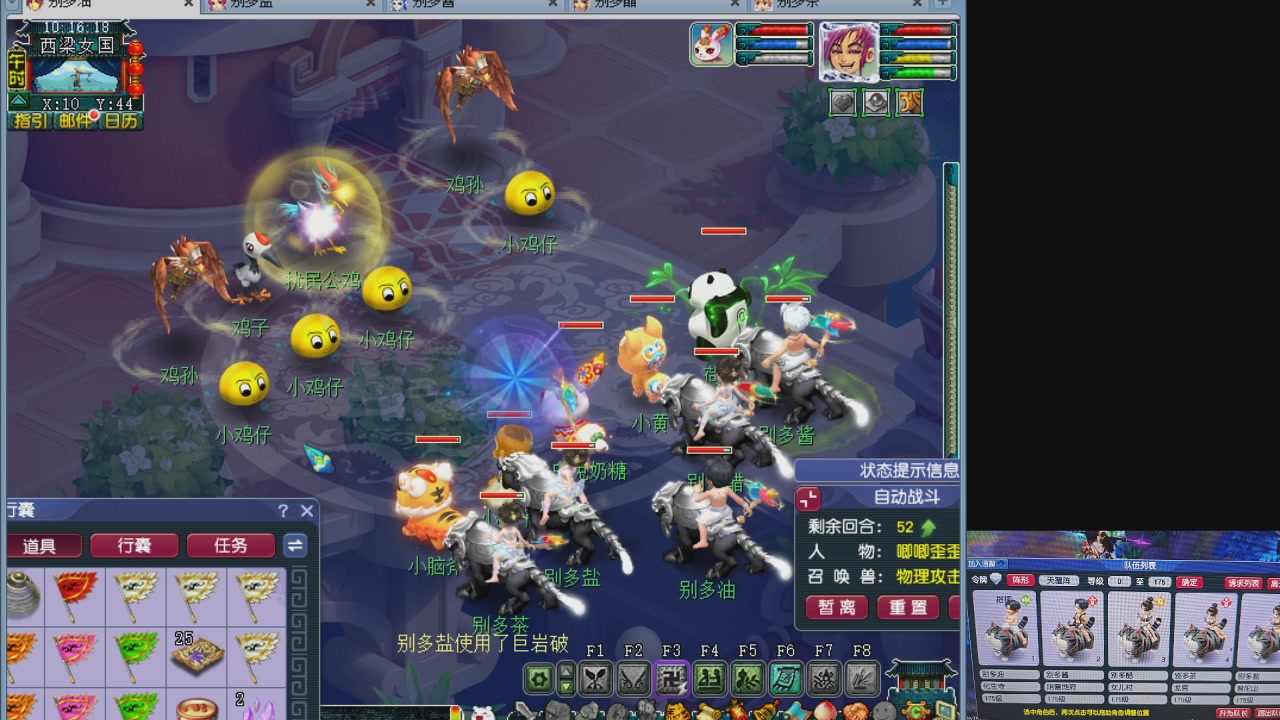Click the red corner icon on 自动战斗 panel

(x=807, y=497)
